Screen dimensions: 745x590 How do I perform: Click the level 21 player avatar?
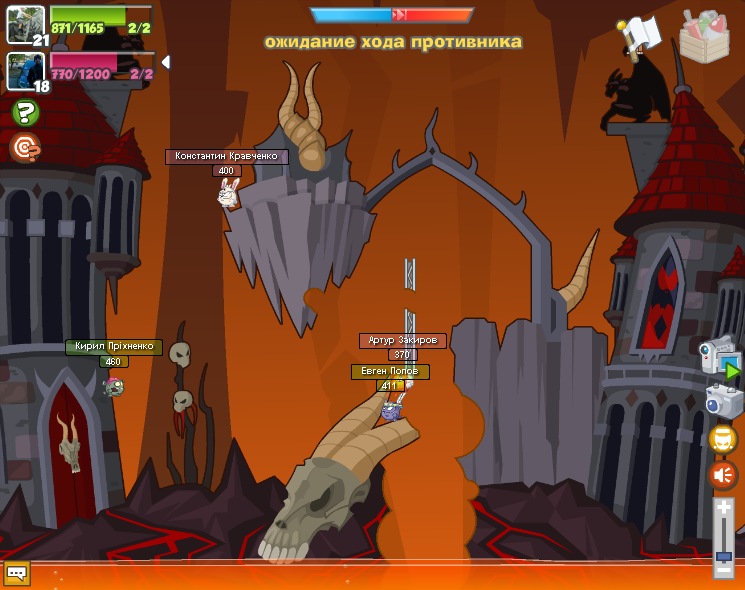[24, 24]
